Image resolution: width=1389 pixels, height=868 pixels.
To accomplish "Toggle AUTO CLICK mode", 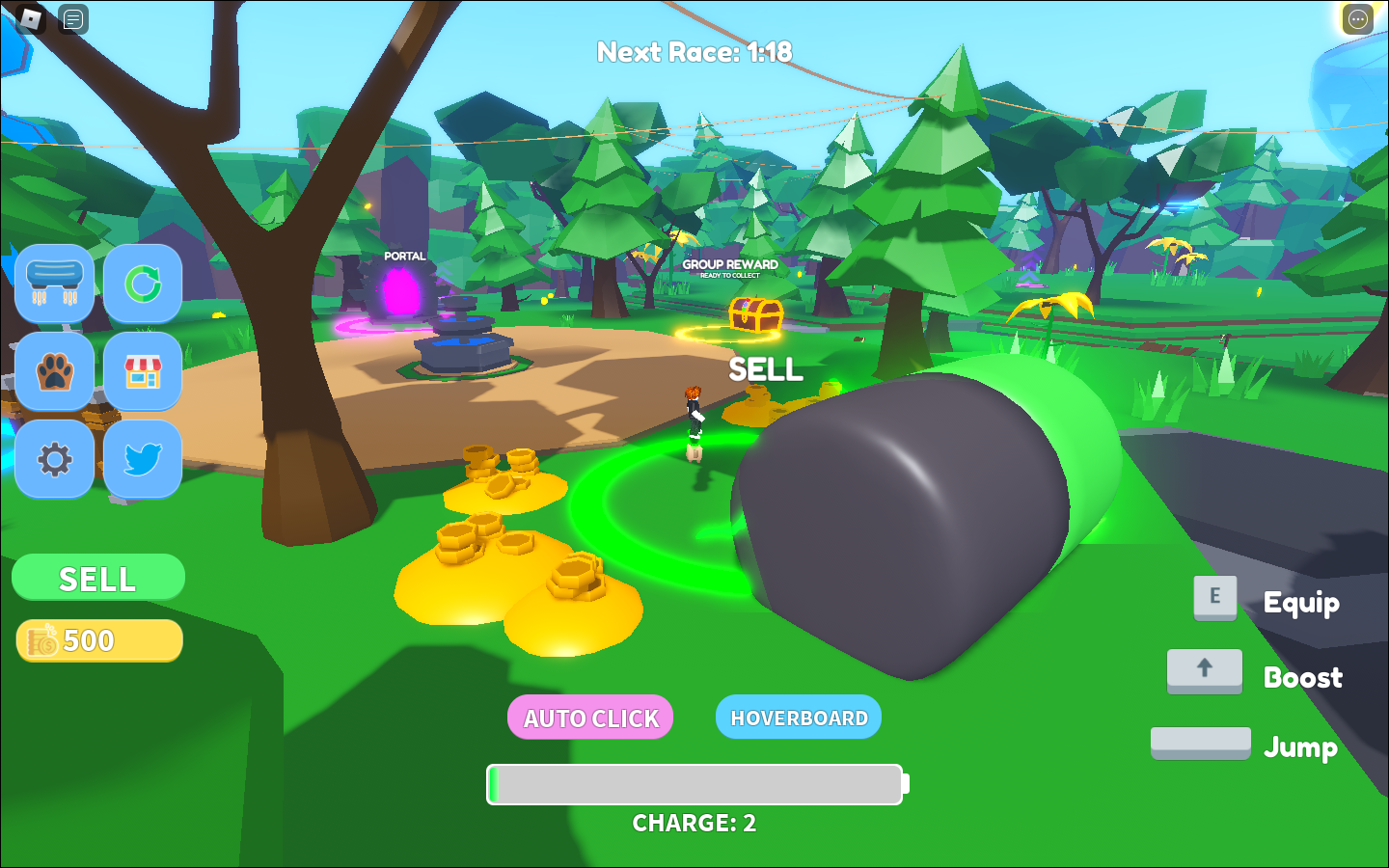I will pyautogui.click(x=590, y=718).
